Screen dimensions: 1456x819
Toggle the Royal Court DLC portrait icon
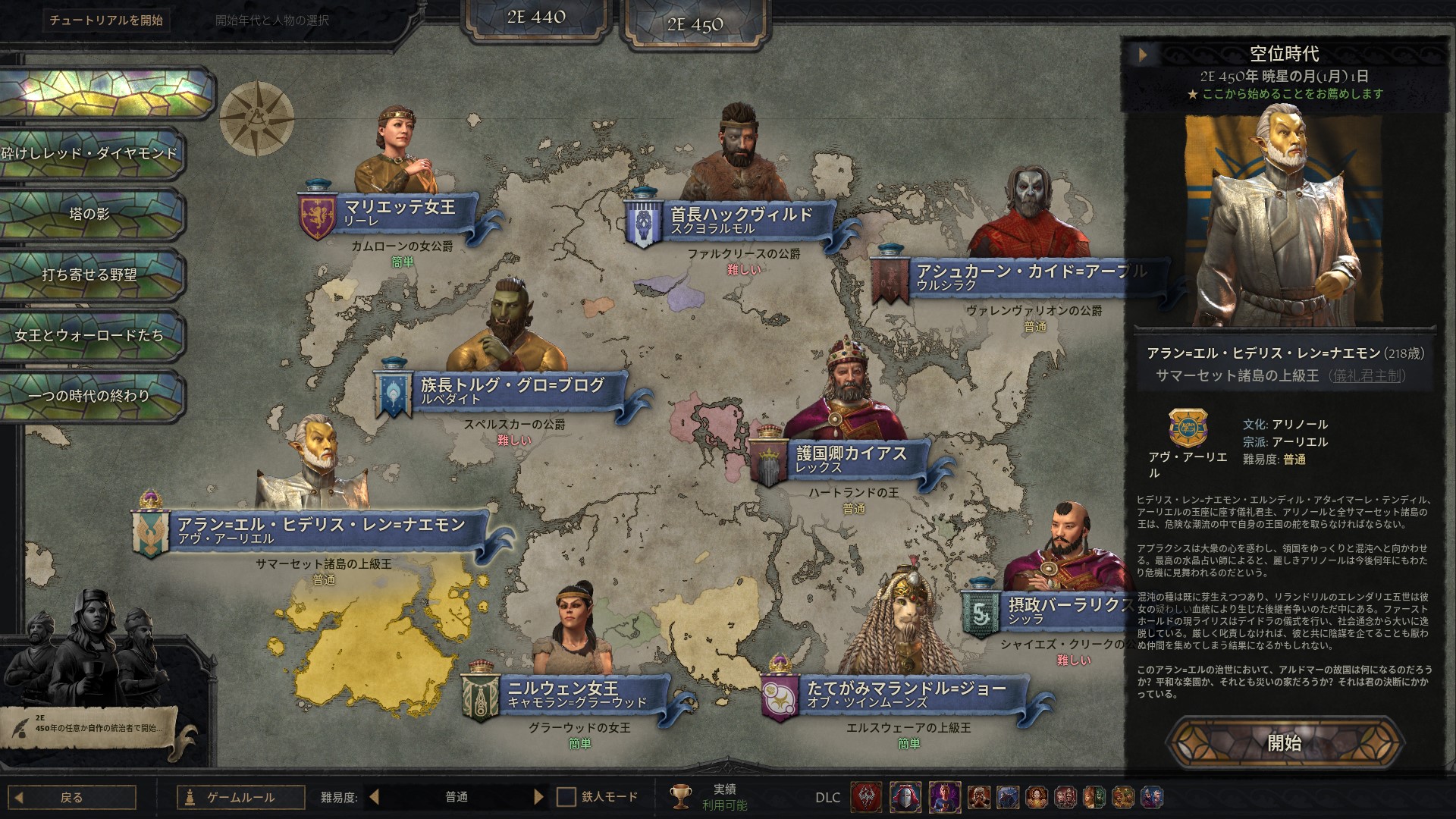point(946,797)
